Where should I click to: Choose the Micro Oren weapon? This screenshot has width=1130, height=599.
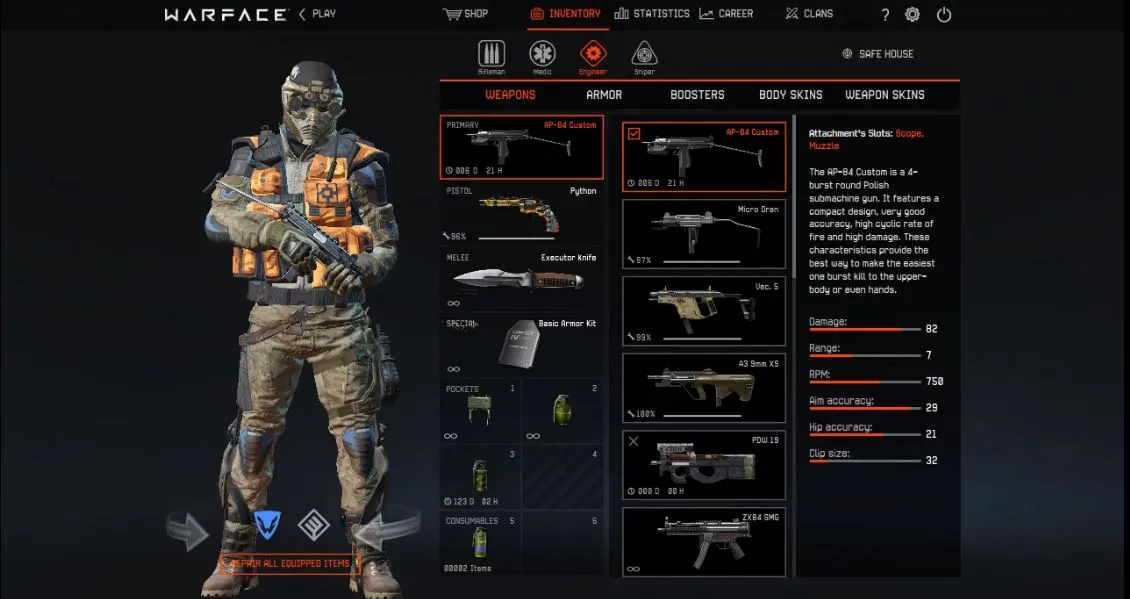click(704, 233)
